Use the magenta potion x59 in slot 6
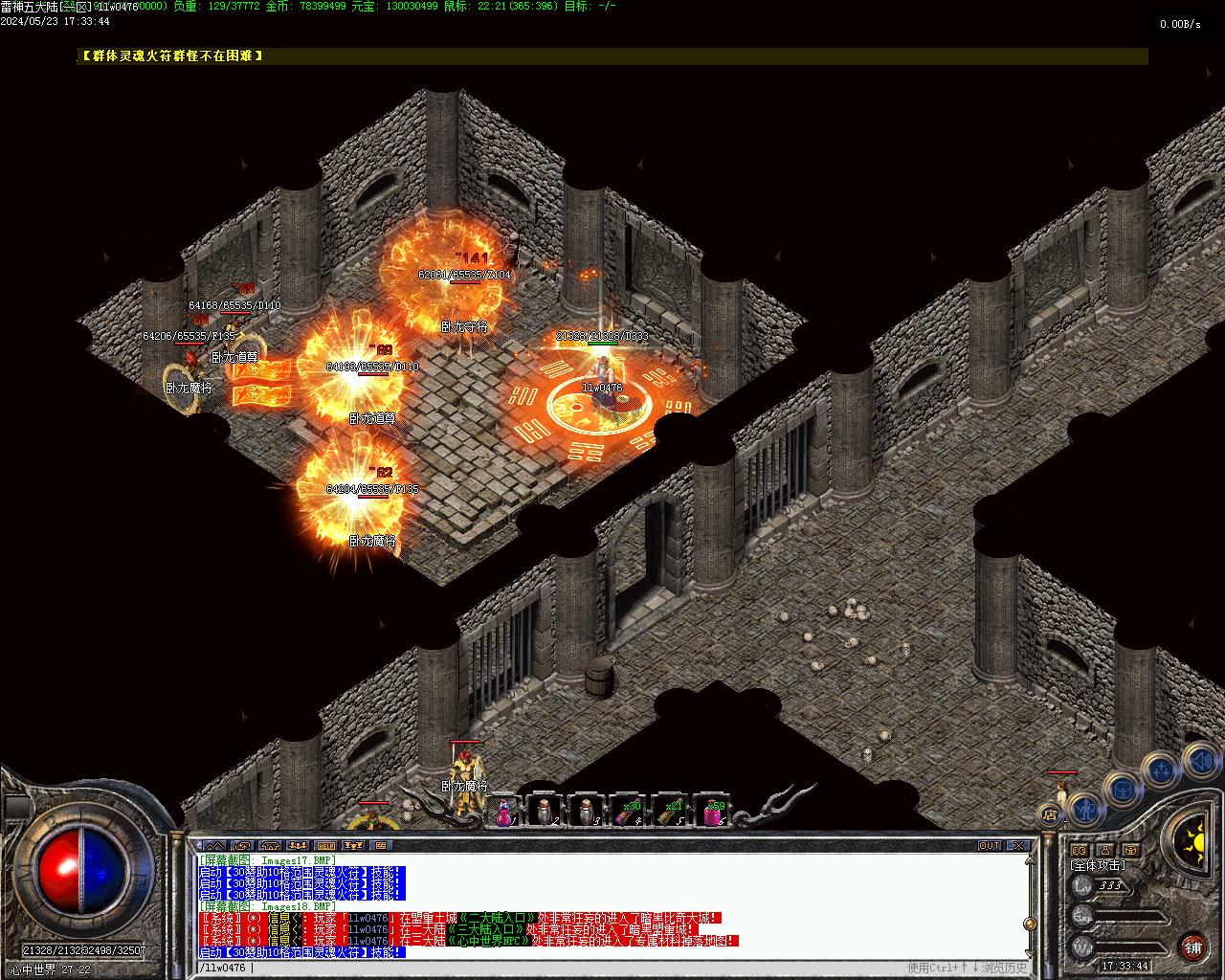Screen dimensions: 1225x980 (711, 812)
